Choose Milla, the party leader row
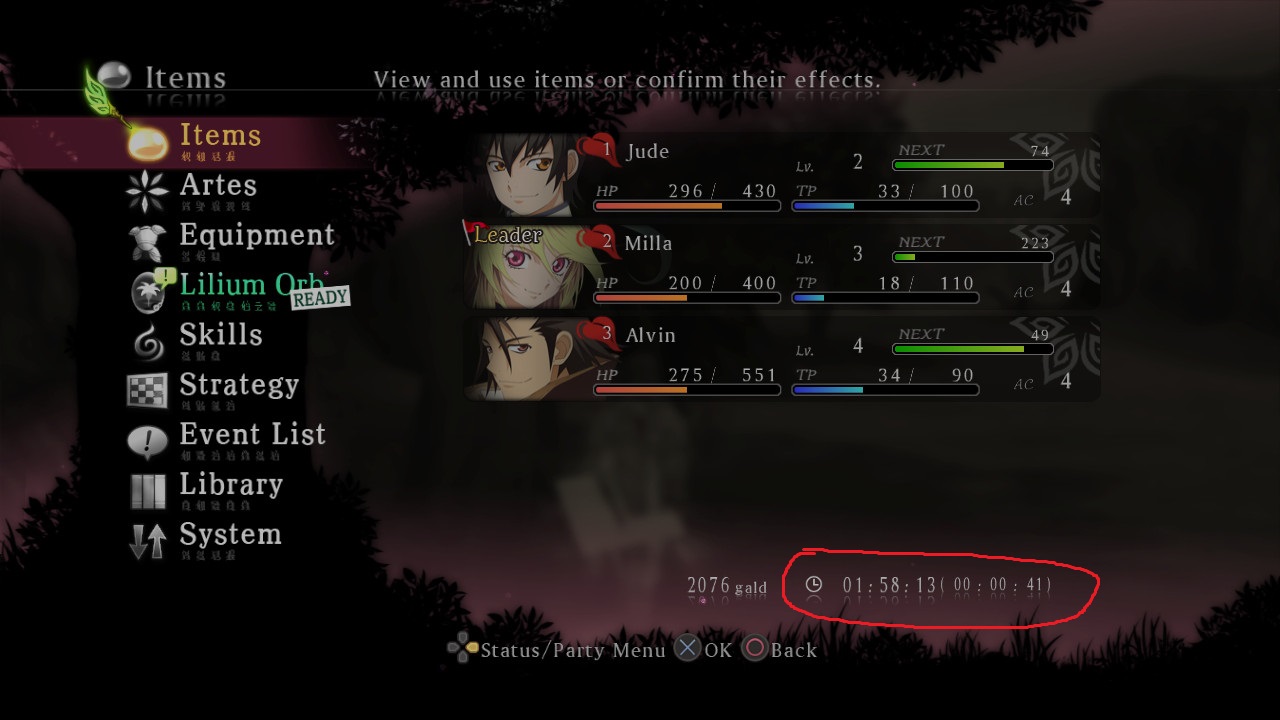This screenshot has height=720, width=1280. [785, 267]
